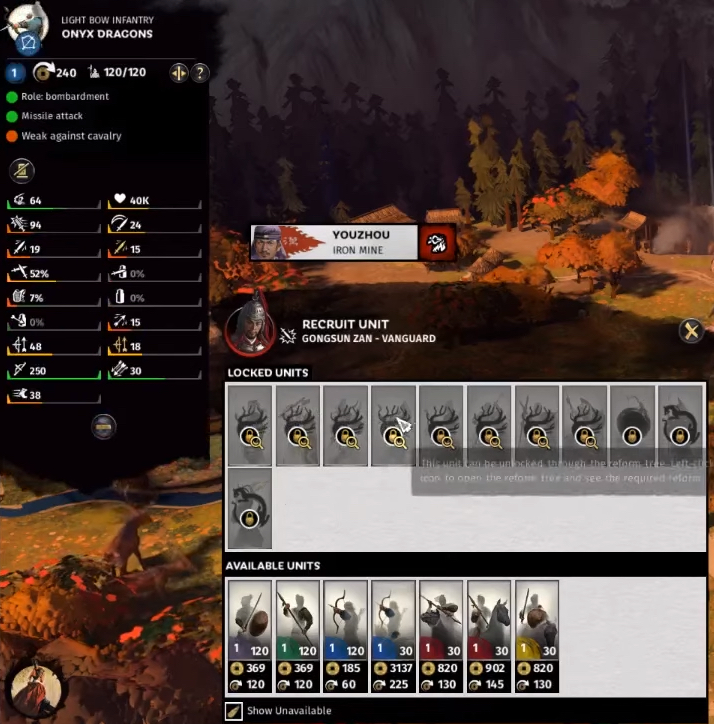Image resolution: width=714 pixels, height=724 pixels.
Task: Recruit the archer unit costing 185 gold
Action: click(345, 636)
